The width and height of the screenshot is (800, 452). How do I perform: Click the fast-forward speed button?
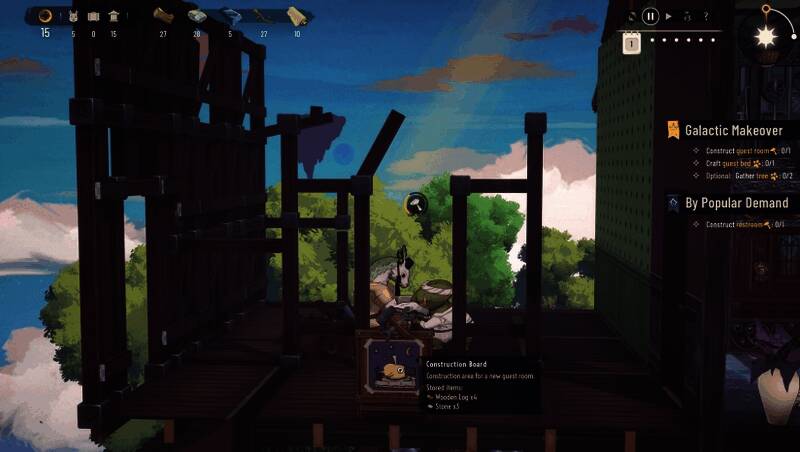click(688, 16)
